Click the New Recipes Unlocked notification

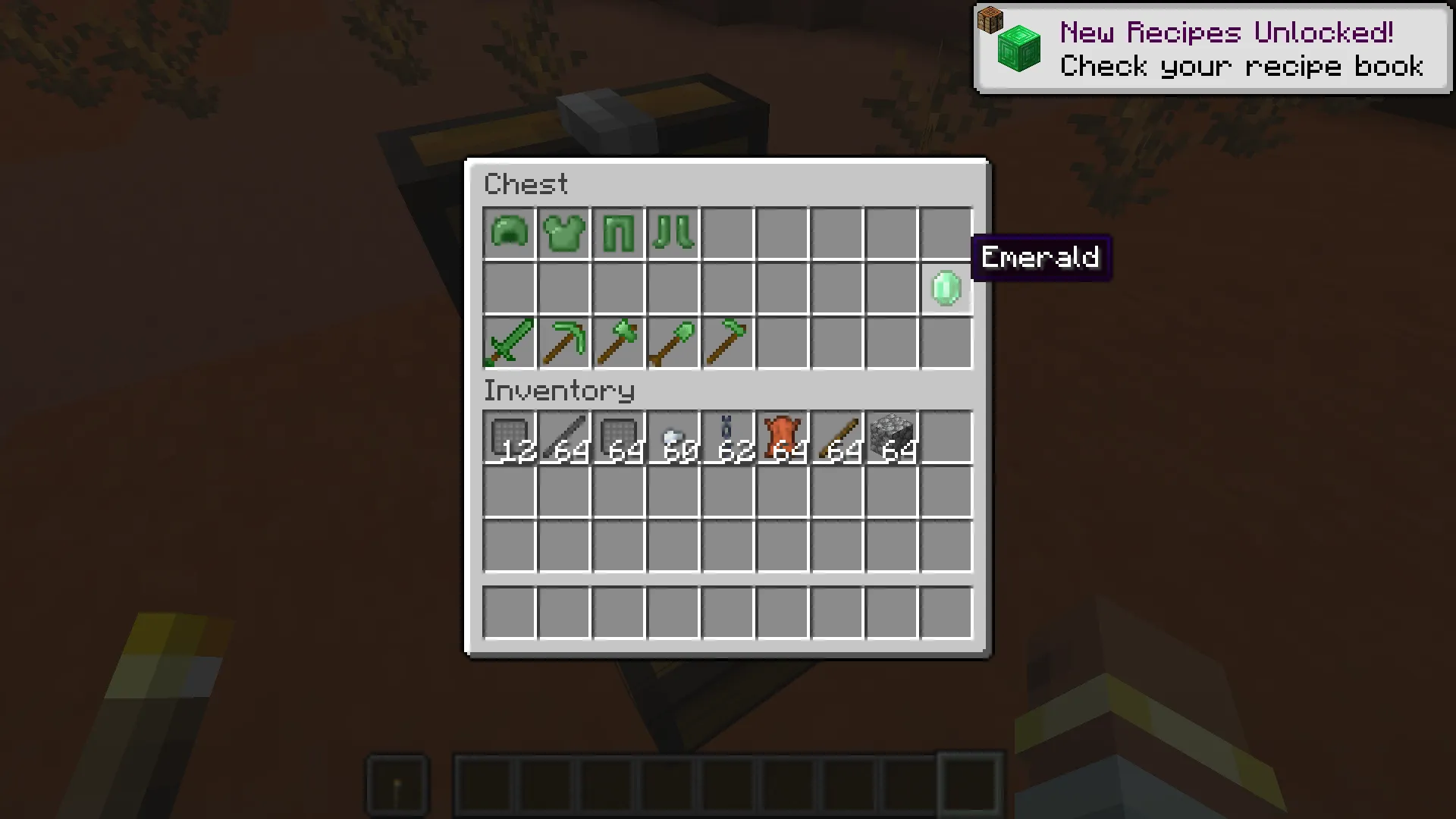1212,49
